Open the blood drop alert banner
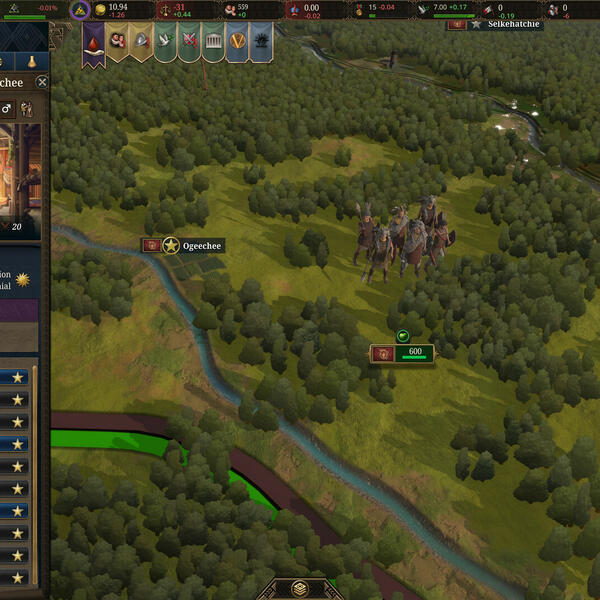Image resolution: width=600 pixels, height=600 pixels. (93, 42)
